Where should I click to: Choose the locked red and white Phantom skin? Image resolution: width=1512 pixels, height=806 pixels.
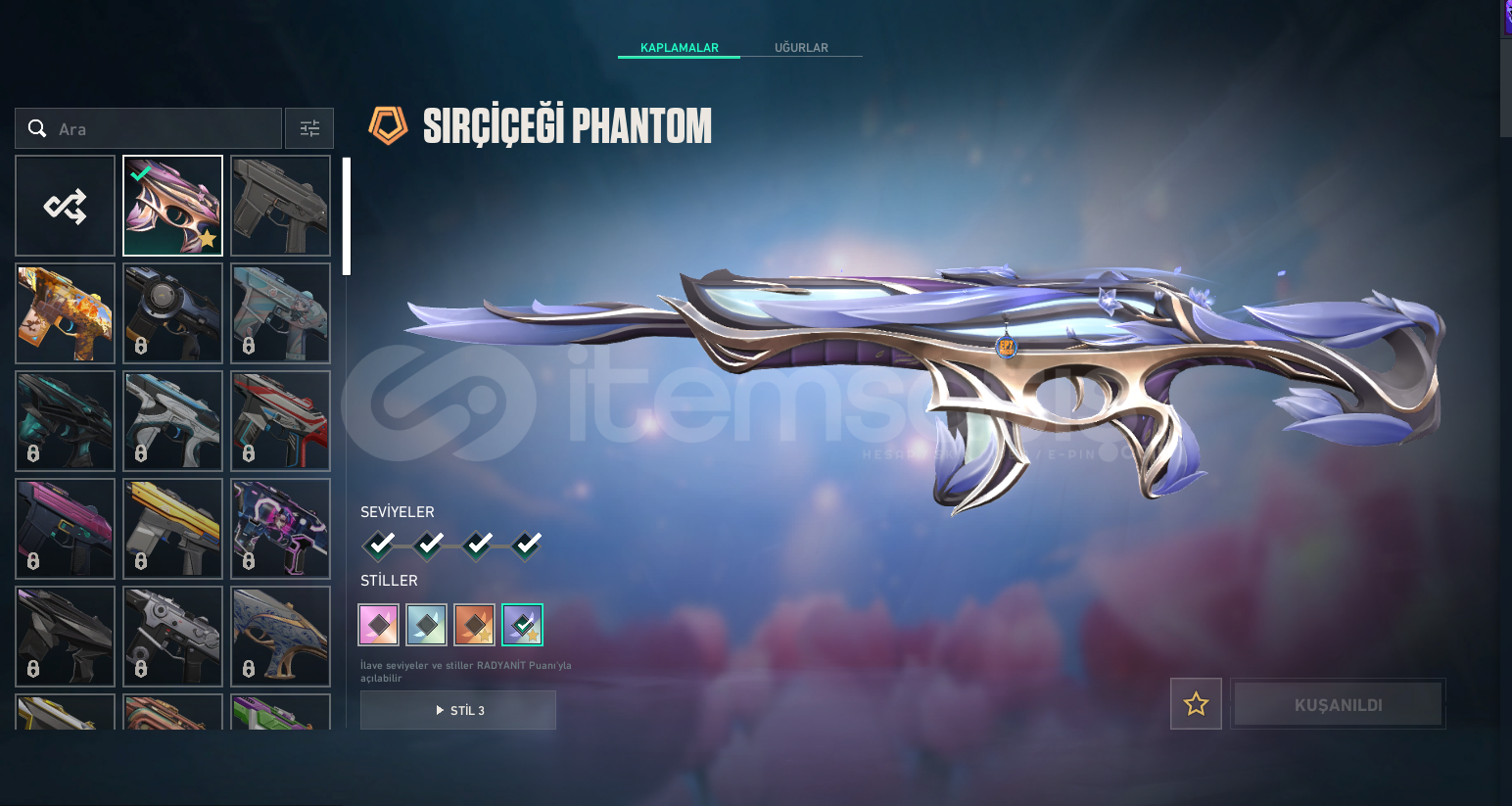(281, 421)
